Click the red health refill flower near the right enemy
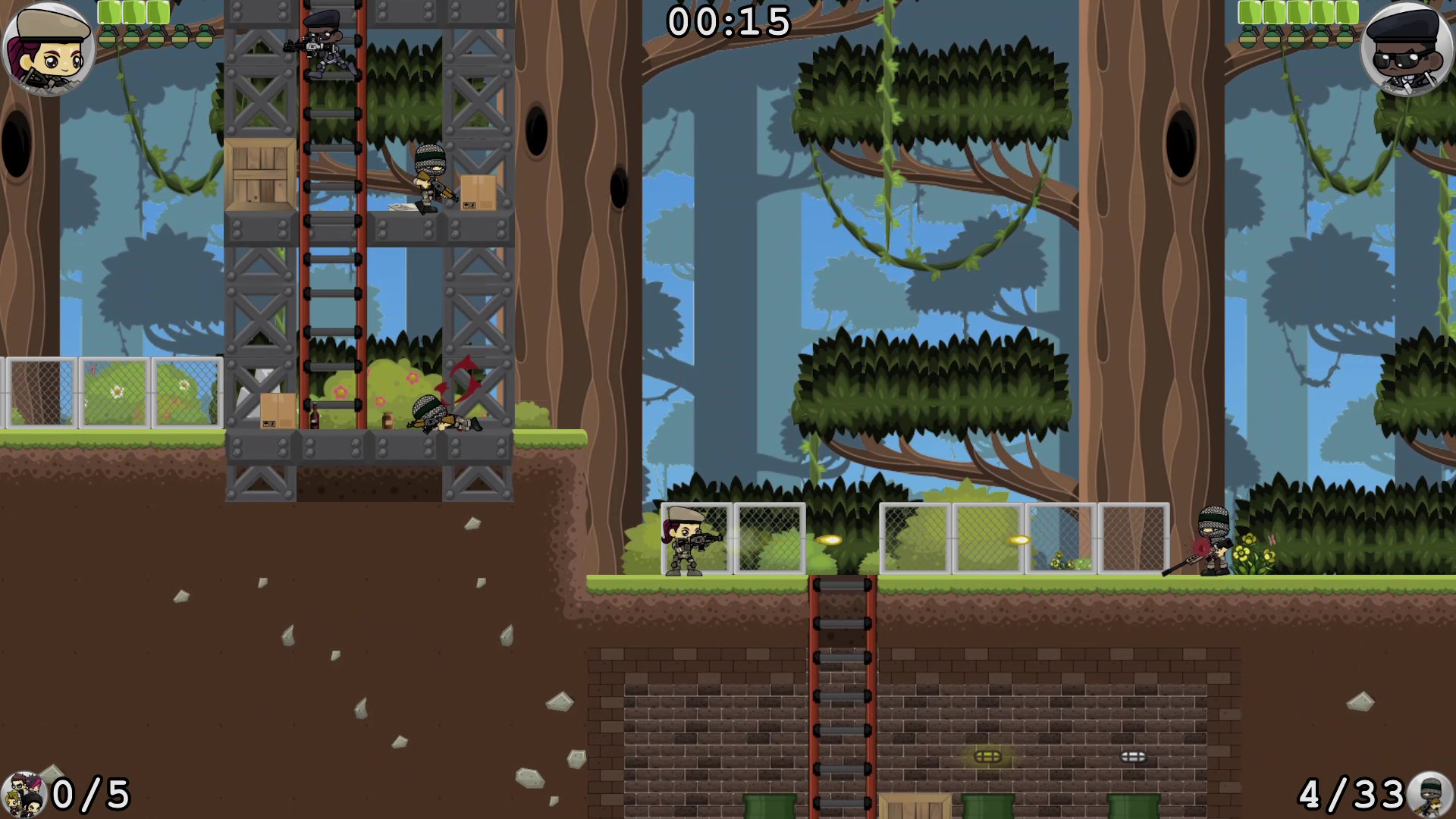 [1202, 548]
